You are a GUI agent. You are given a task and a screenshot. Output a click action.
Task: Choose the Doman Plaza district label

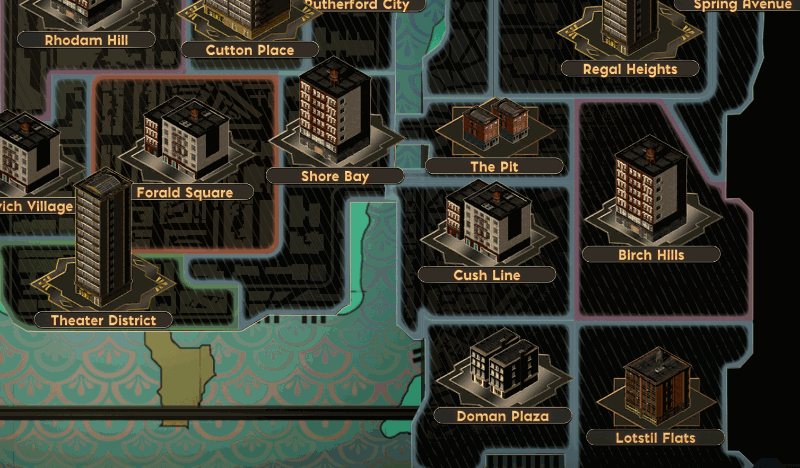tap(502, 416)
